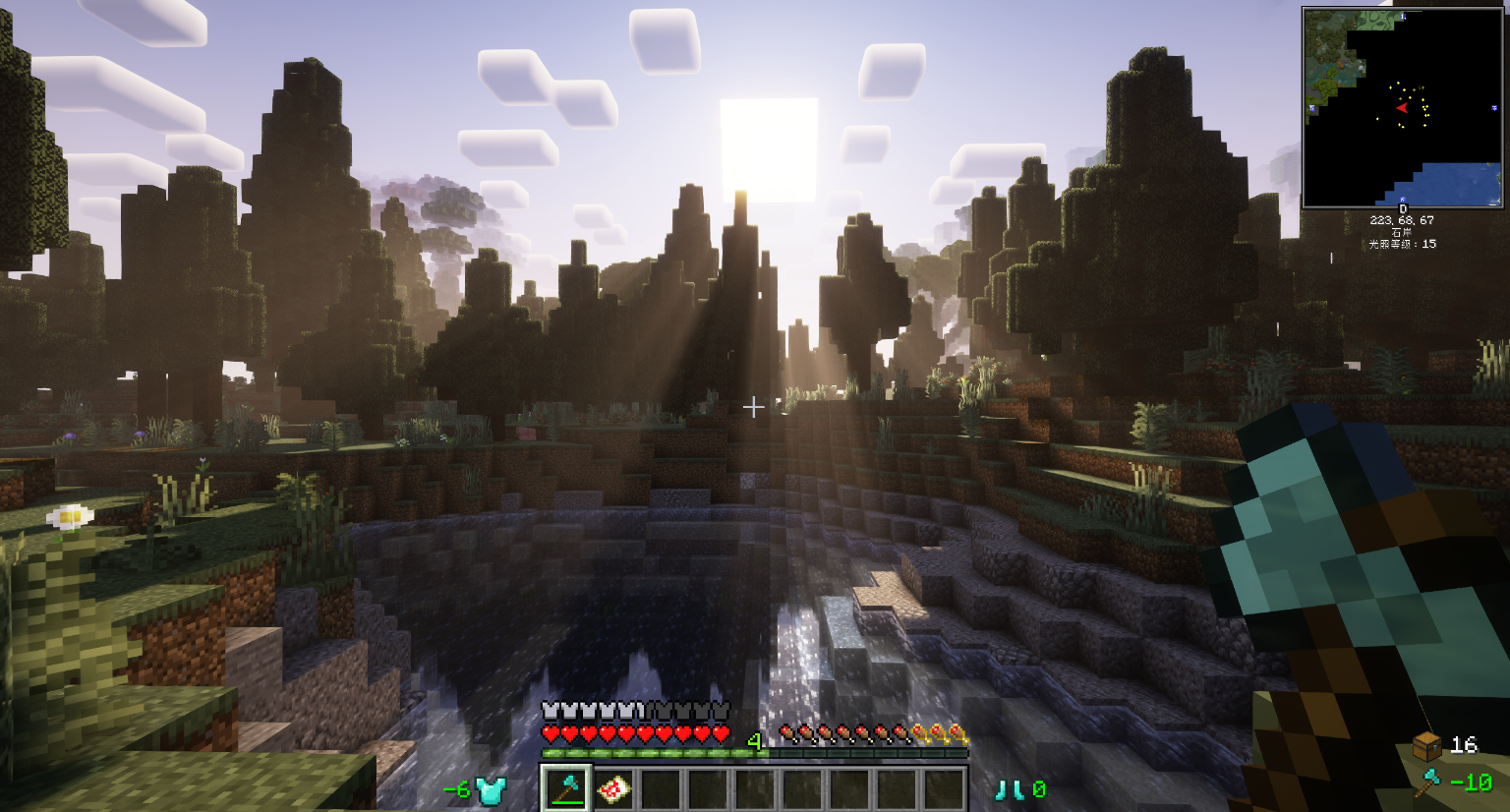Click the W direction marker on the minimap
1510x812 pixels.
pyautogui.click(x=1310, y=107)
